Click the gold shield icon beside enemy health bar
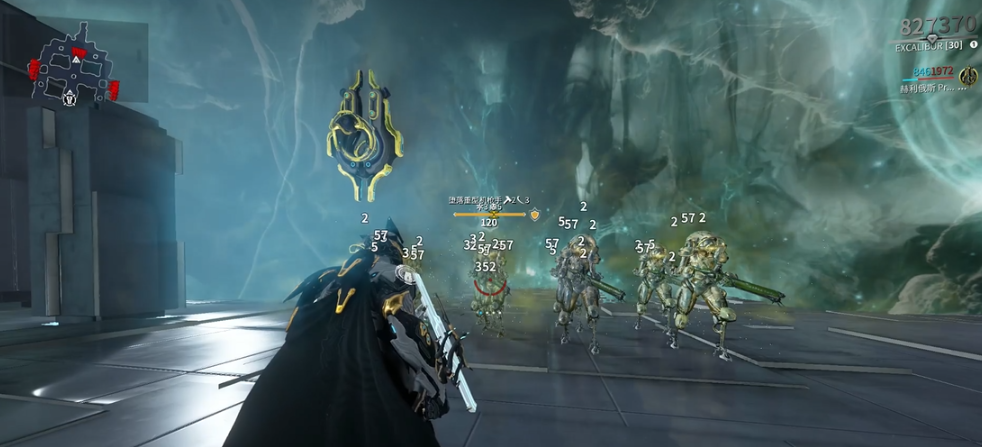 pos(535,214)
